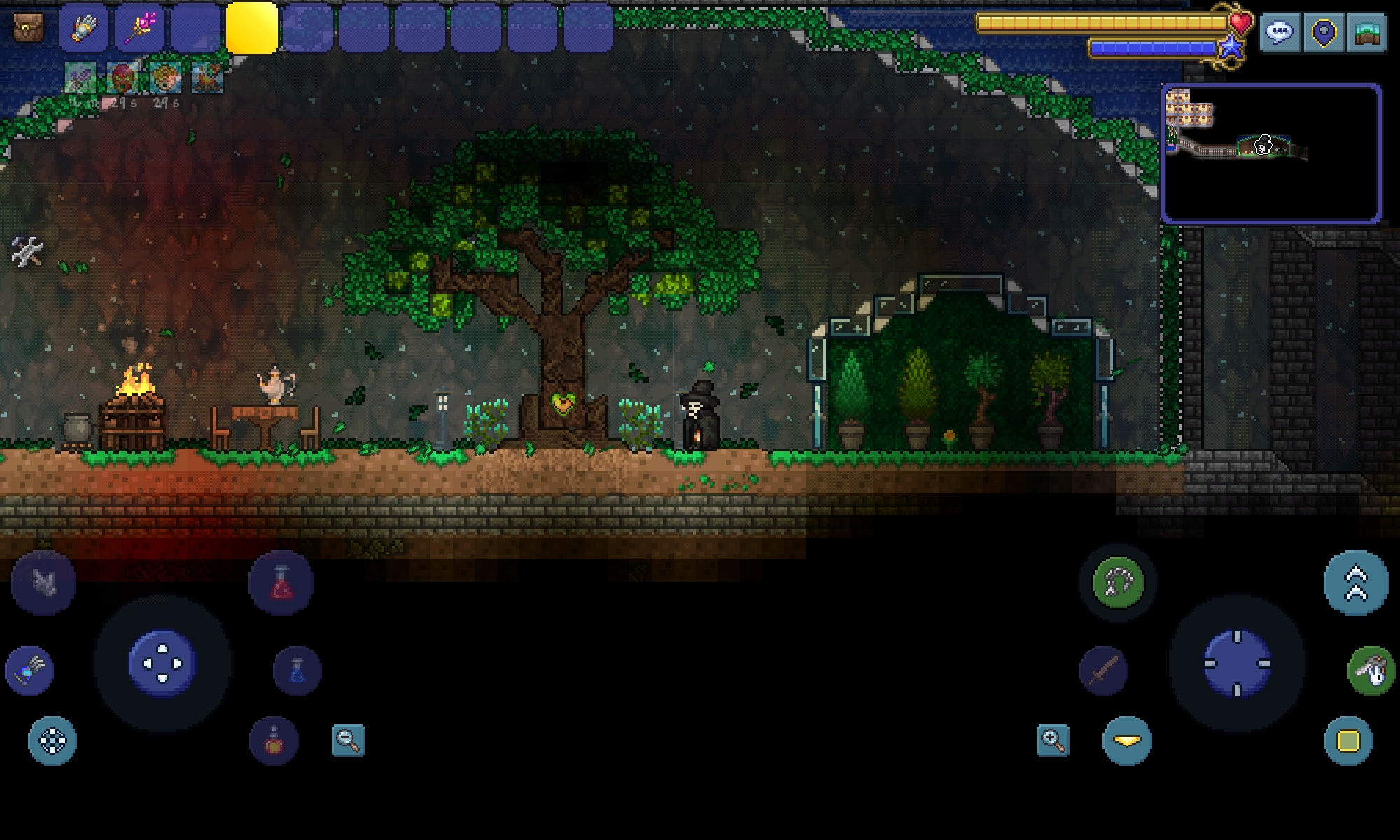Select the glove hotbar slot
This screenshot has height=840, width=1400.
(84, 28)
